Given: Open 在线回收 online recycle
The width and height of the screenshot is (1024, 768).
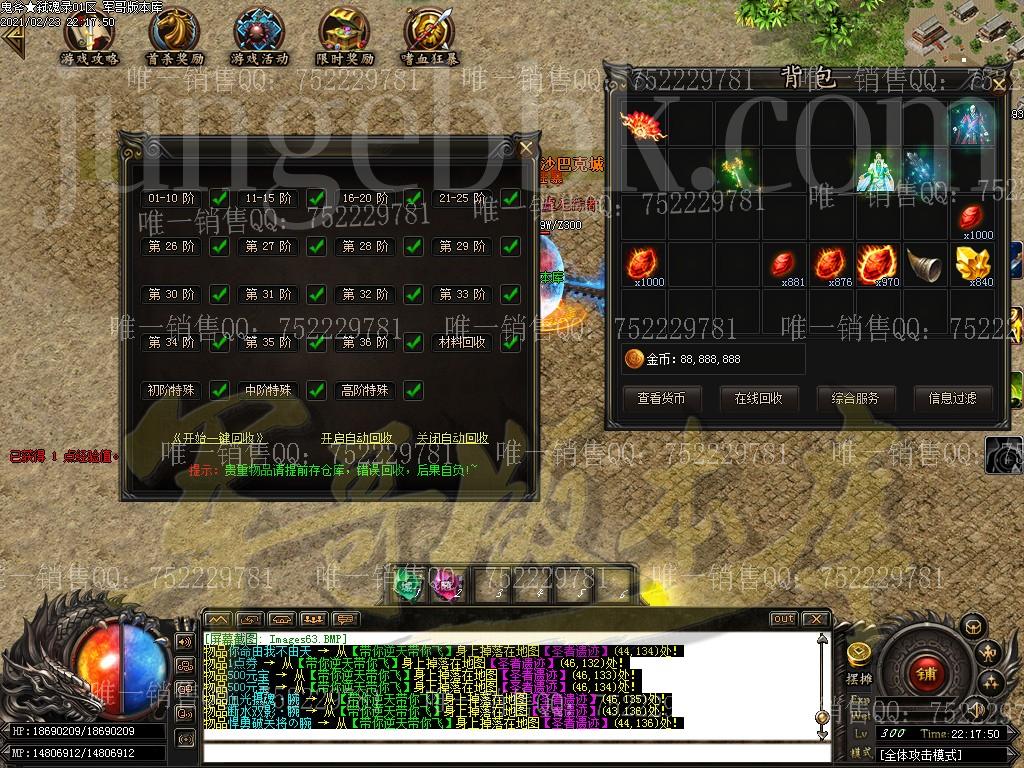Looking at the screenshot, I should pyautogui.click(x=758, y=398).
